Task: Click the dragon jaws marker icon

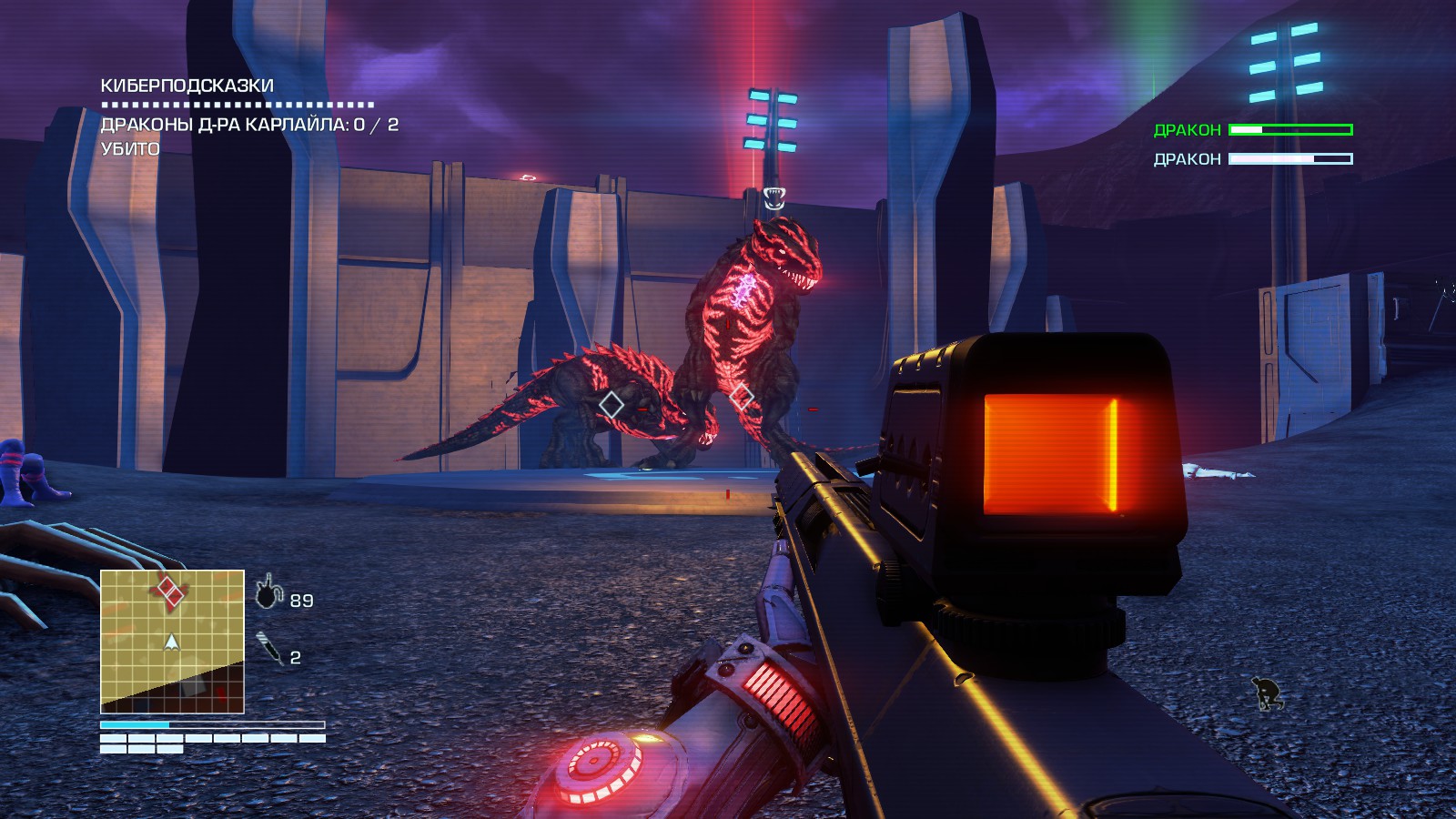Action: tap(773, 197)
